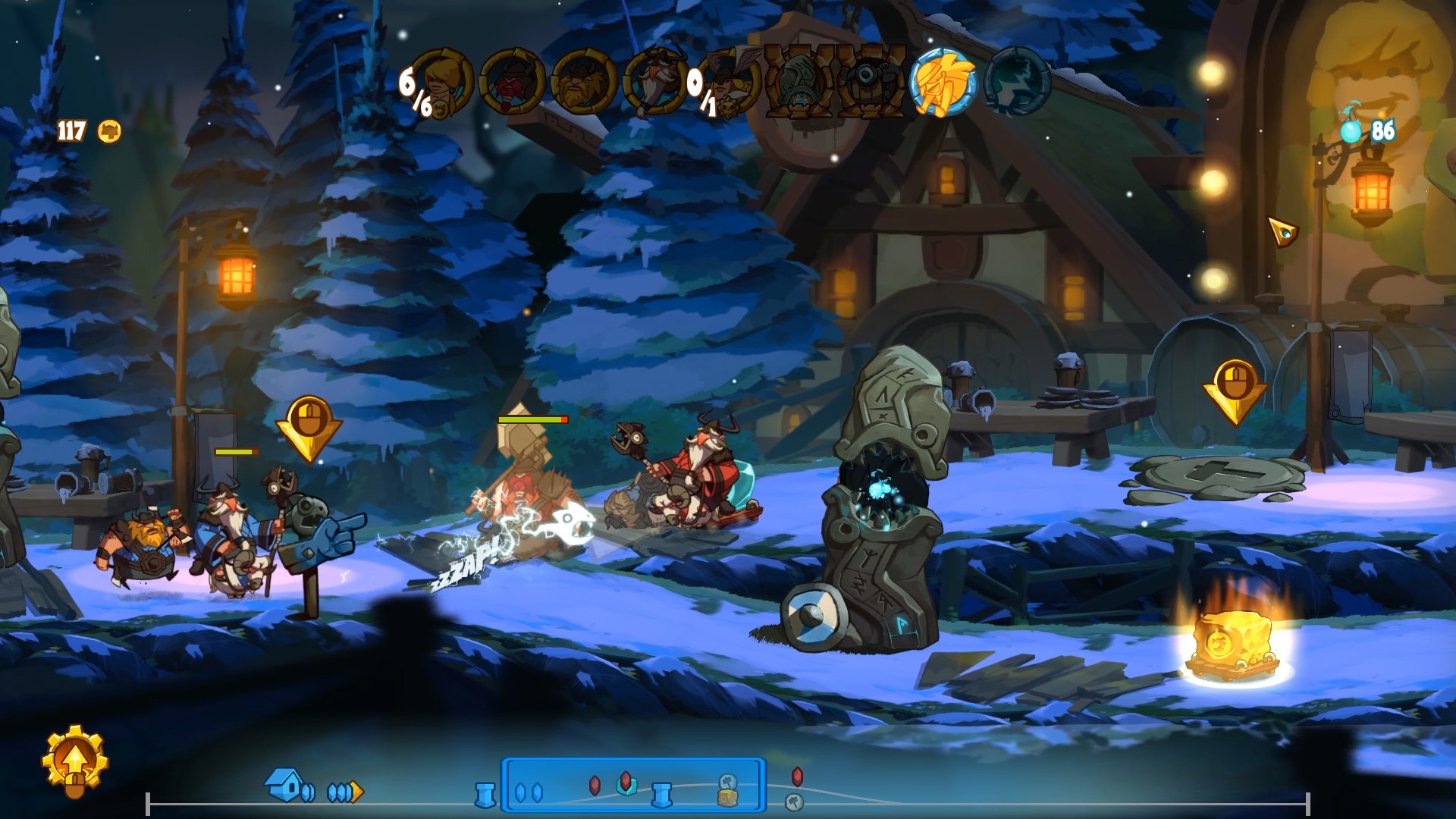The width and height of the screenshot is (1456, 819).
Task: Select the teal crystal inside the timeline frame
Action: [x=626, y=786]
